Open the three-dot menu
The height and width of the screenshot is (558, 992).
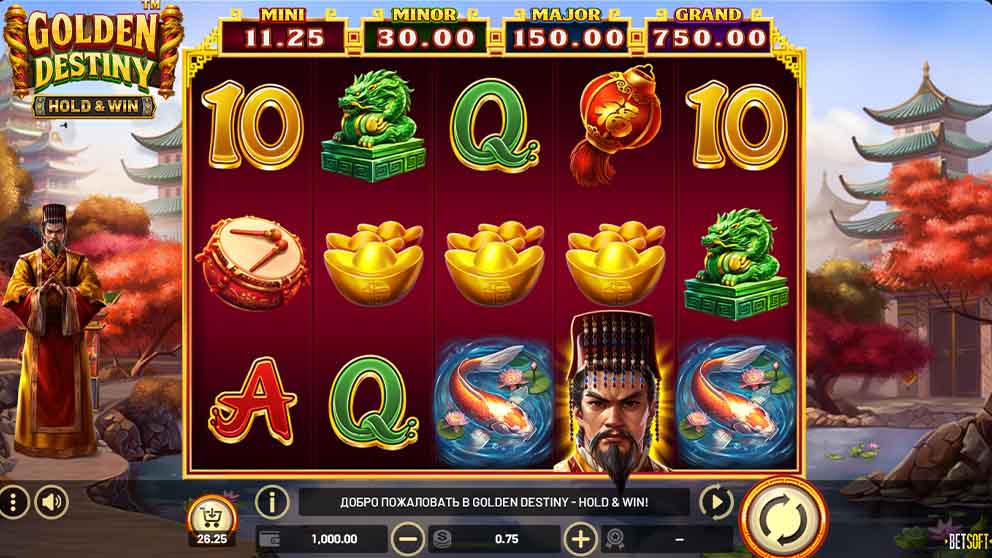point(13,502)
